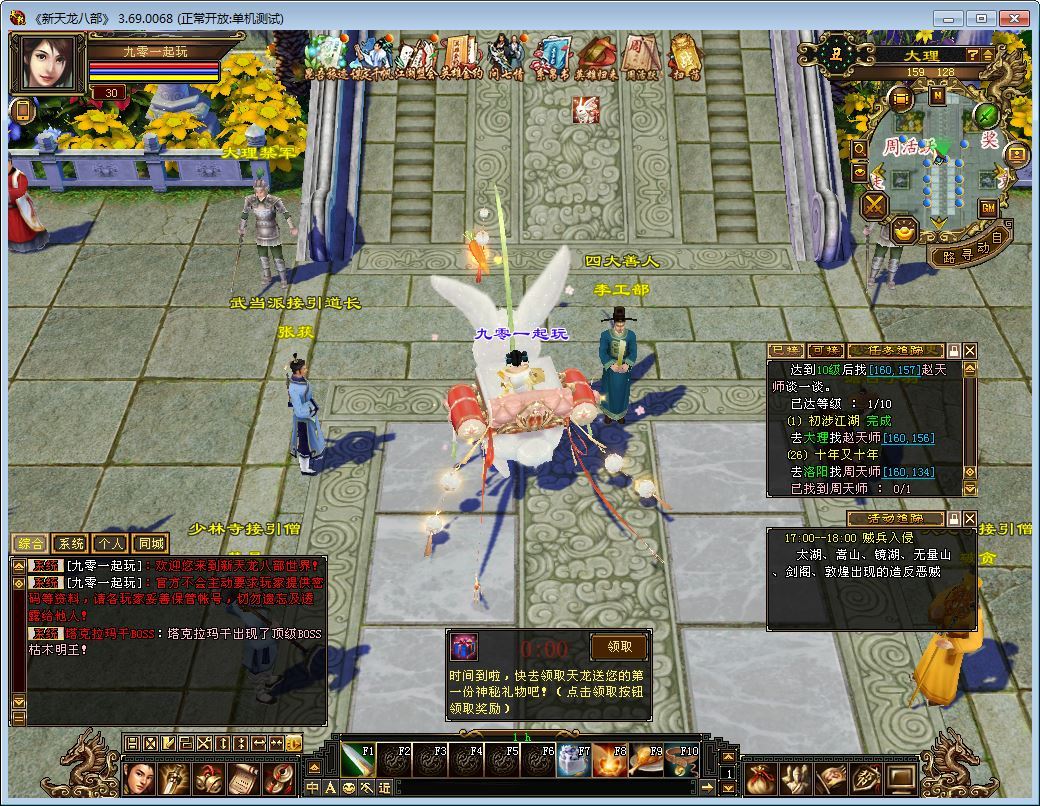Click the minimap magnifying glass button
This screenshot has height=806, width=1040.
[859, 149]
